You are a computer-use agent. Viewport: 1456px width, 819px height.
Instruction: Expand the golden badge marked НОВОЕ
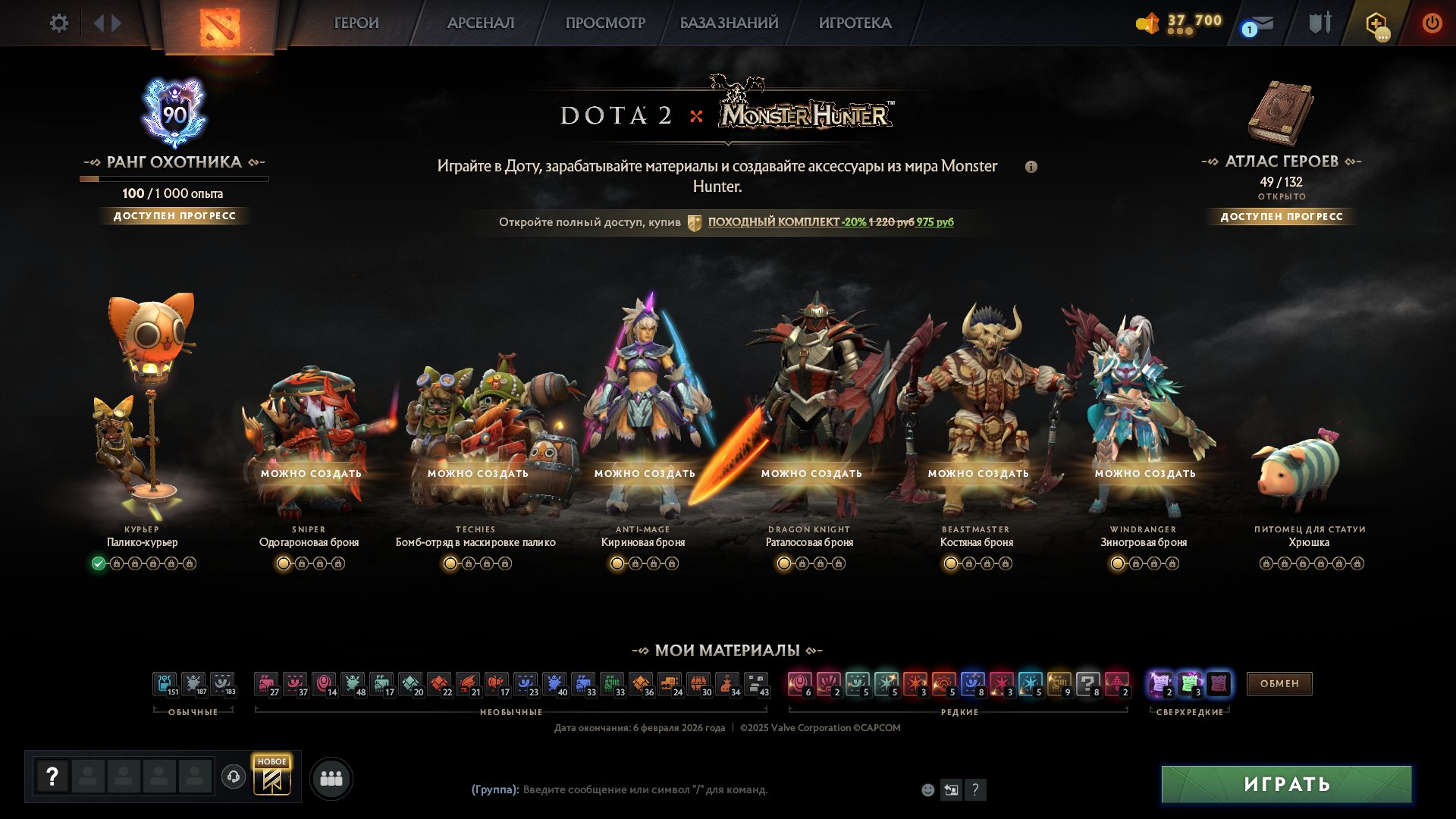(274, 776)
